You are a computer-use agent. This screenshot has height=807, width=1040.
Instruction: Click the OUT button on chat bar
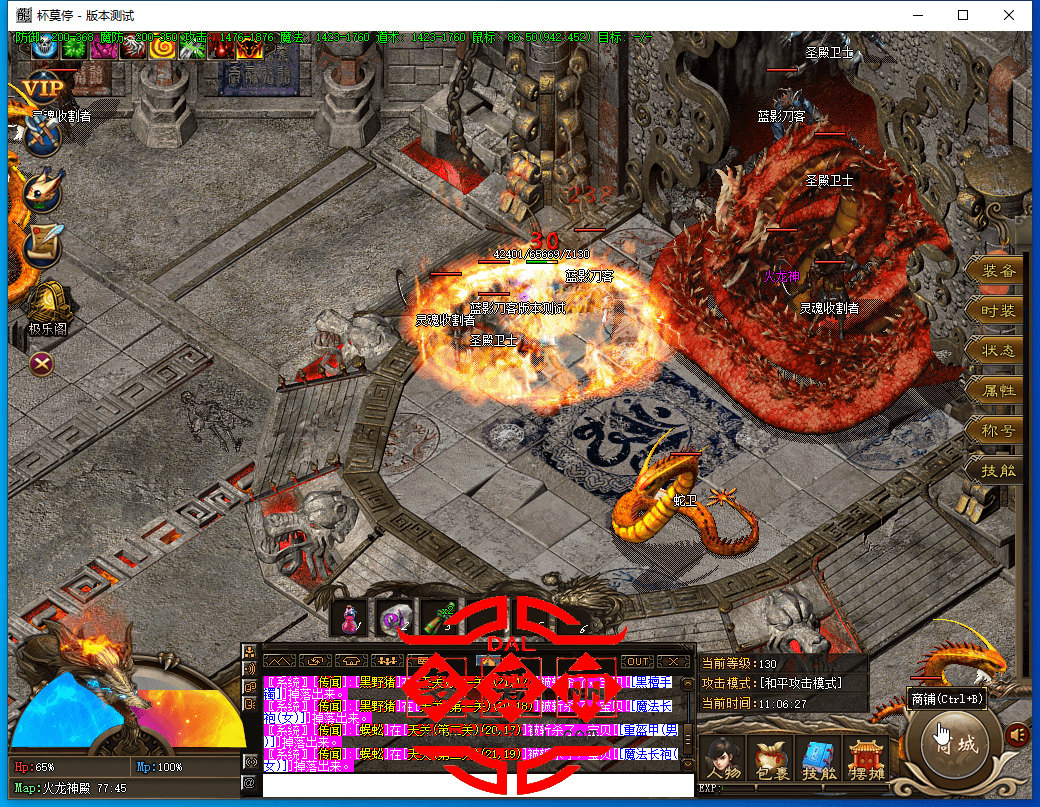point(637,661)
